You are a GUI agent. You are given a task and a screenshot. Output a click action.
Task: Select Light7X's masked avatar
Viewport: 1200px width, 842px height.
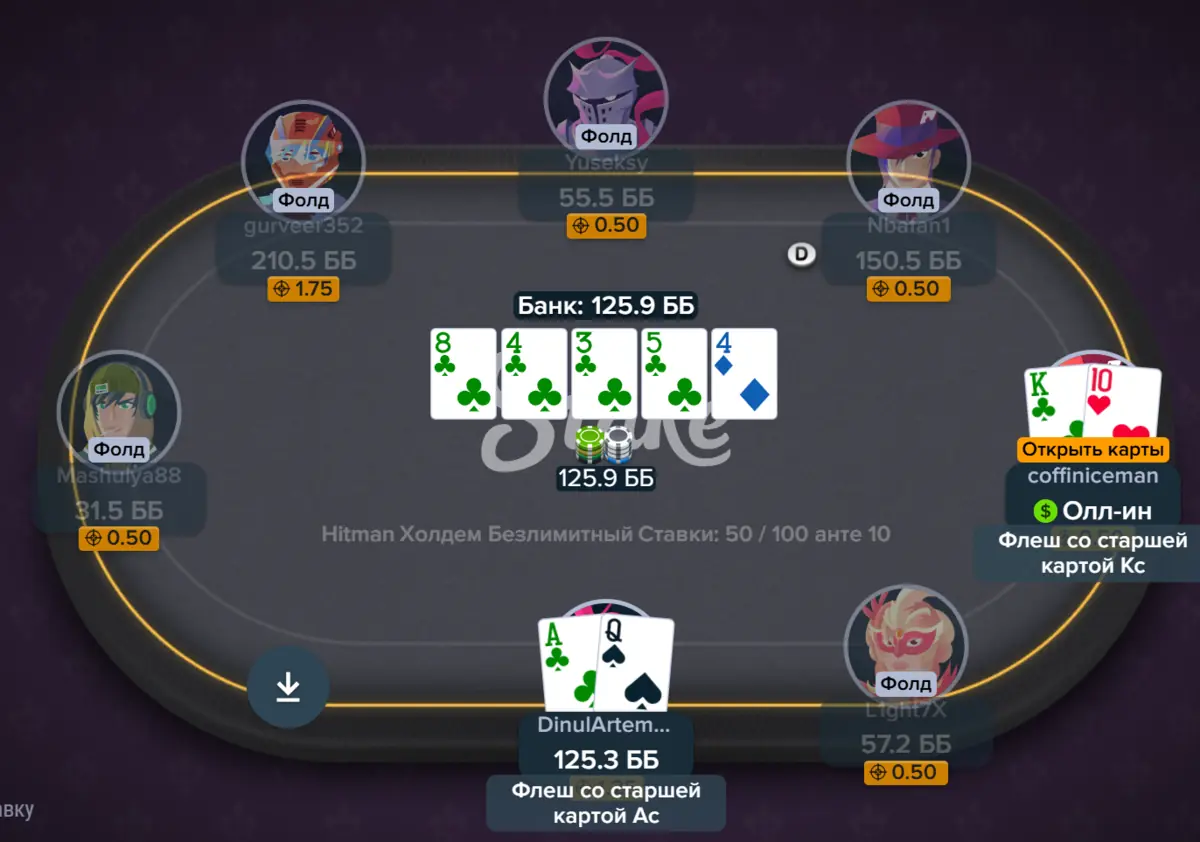click(x=906, y=645)
